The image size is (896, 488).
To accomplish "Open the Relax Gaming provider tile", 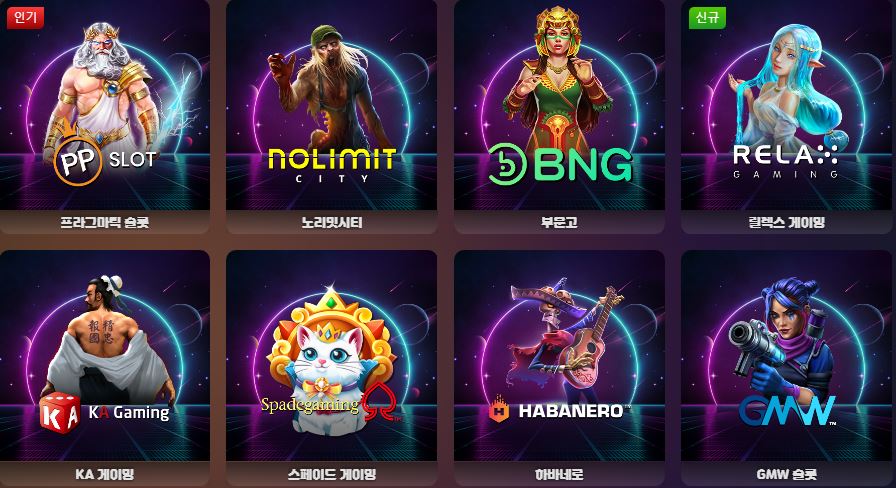I will click(x=786, y=115).
